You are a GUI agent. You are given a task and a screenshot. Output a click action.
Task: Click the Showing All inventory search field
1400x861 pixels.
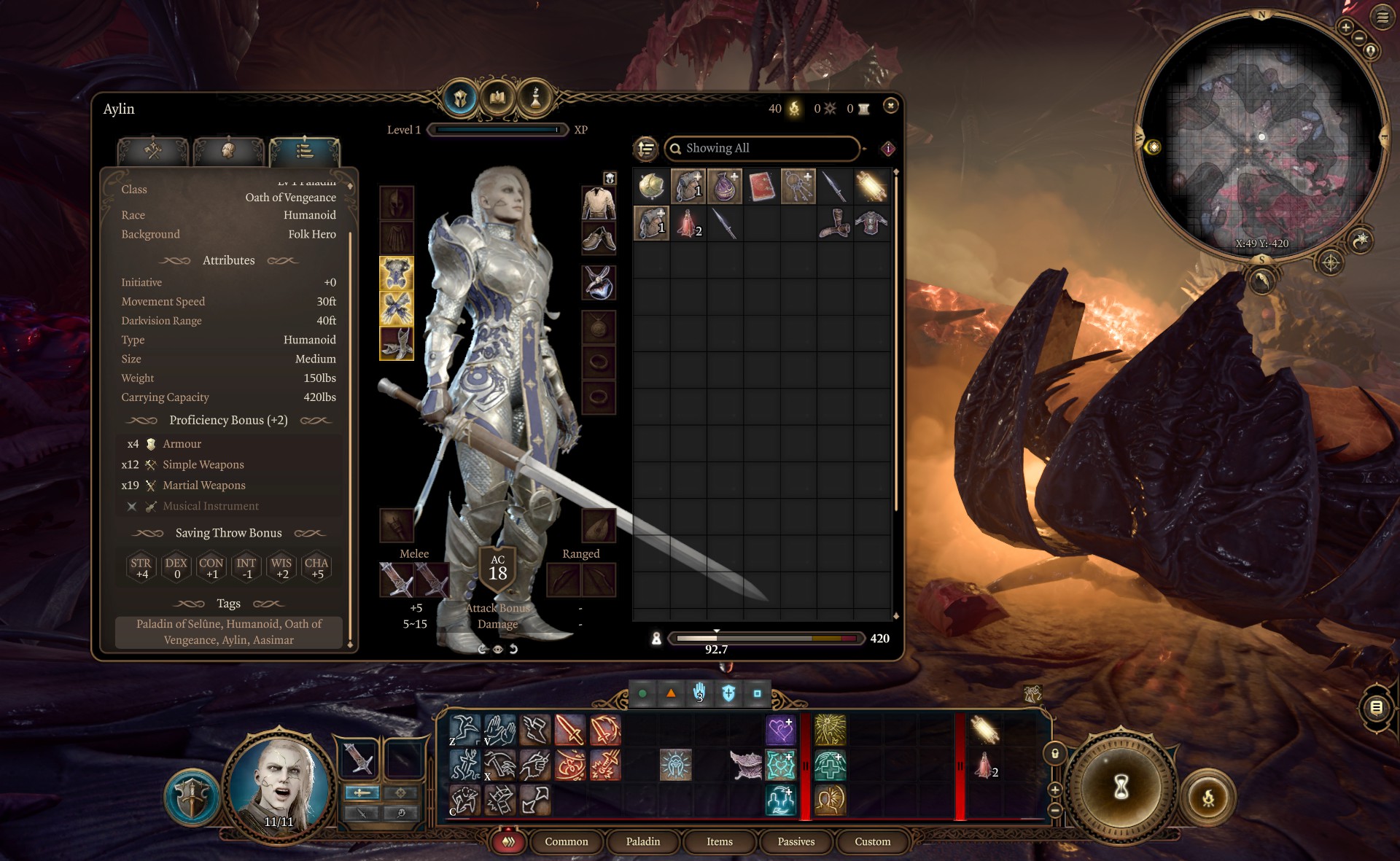(762, 148)
